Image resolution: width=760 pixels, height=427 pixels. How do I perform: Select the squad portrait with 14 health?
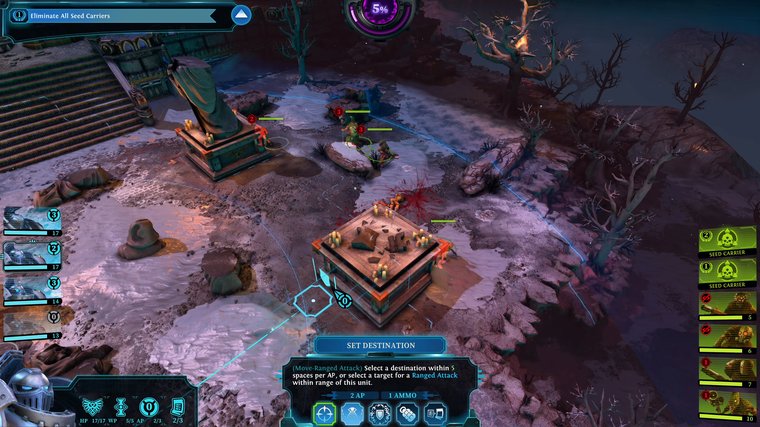[x=30, y=289]
